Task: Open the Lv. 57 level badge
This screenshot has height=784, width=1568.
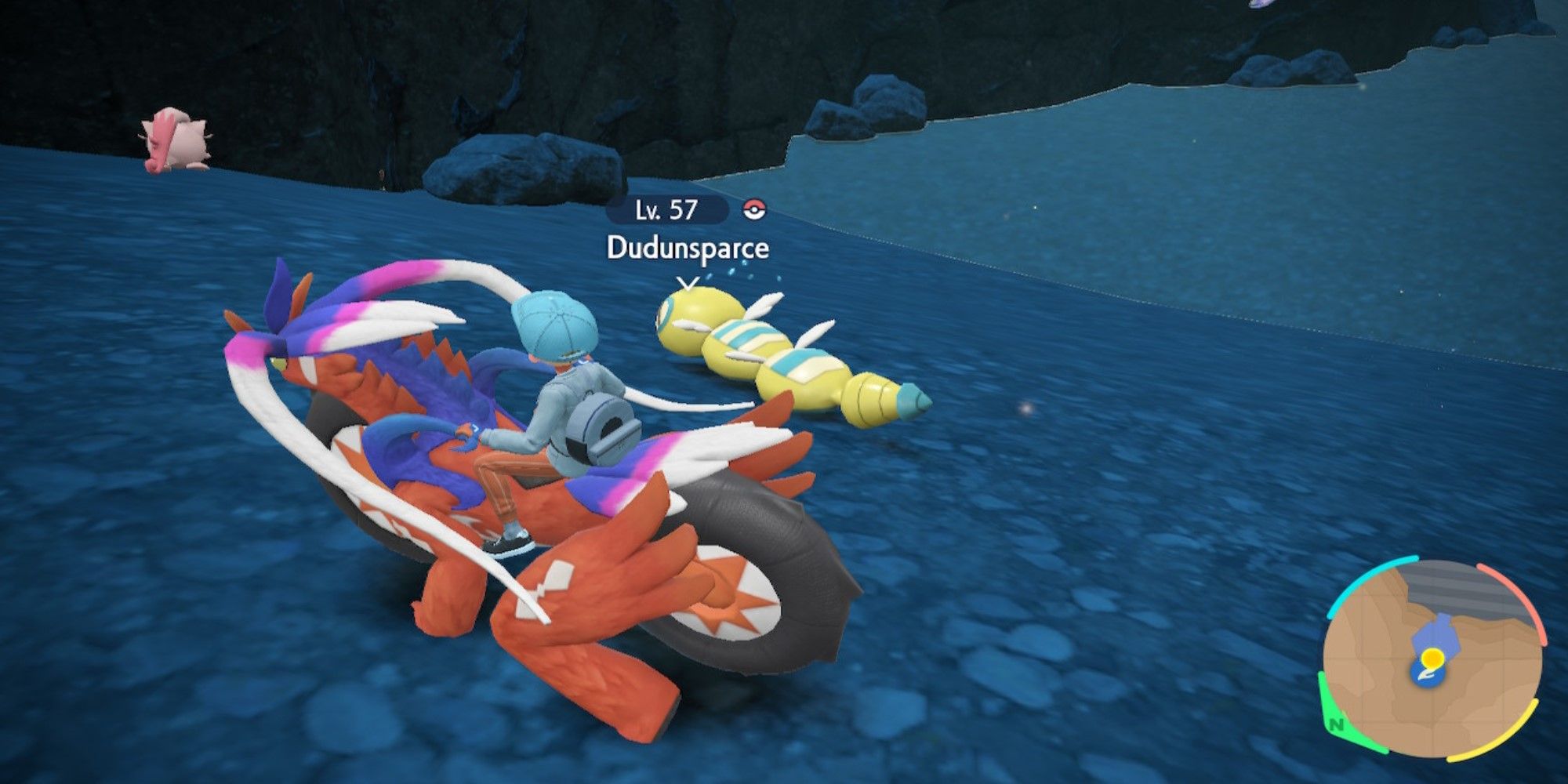Action: 666,209
